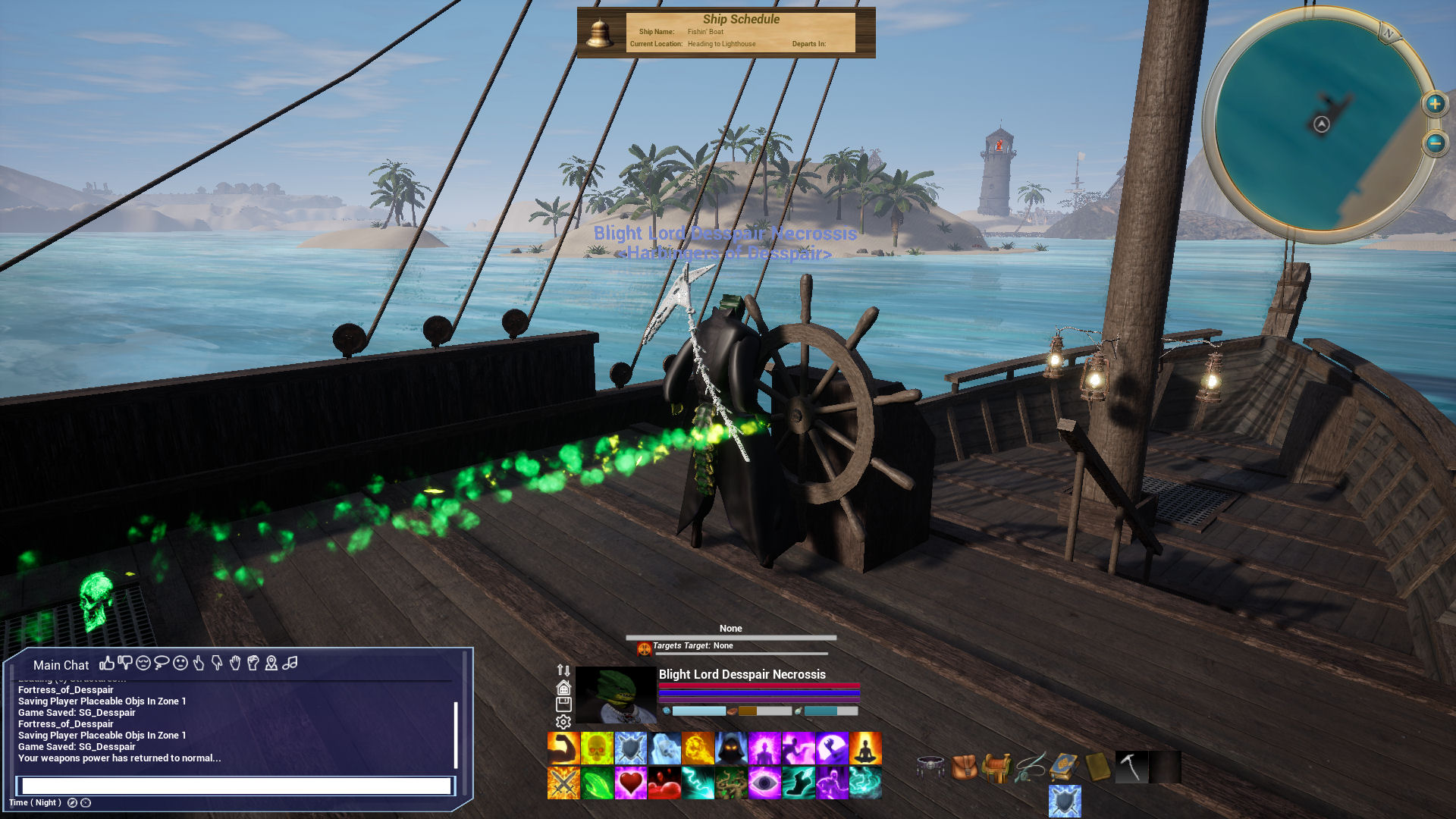Switch to the Main Chat tab
The height and width of the screenshot is (819, 1456).
click(x=61, y=665)
